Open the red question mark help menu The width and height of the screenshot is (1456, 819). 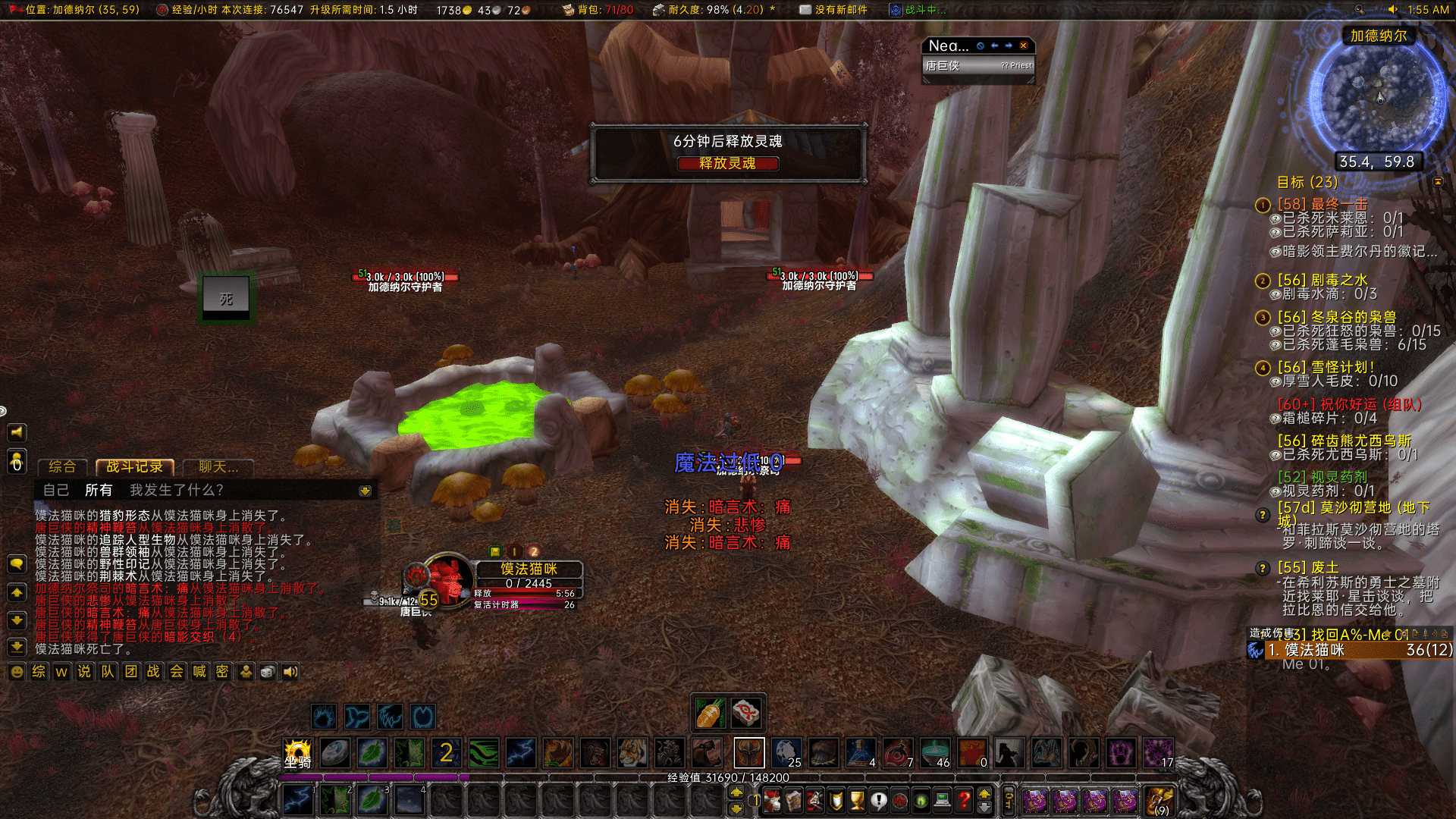[964, 800]
